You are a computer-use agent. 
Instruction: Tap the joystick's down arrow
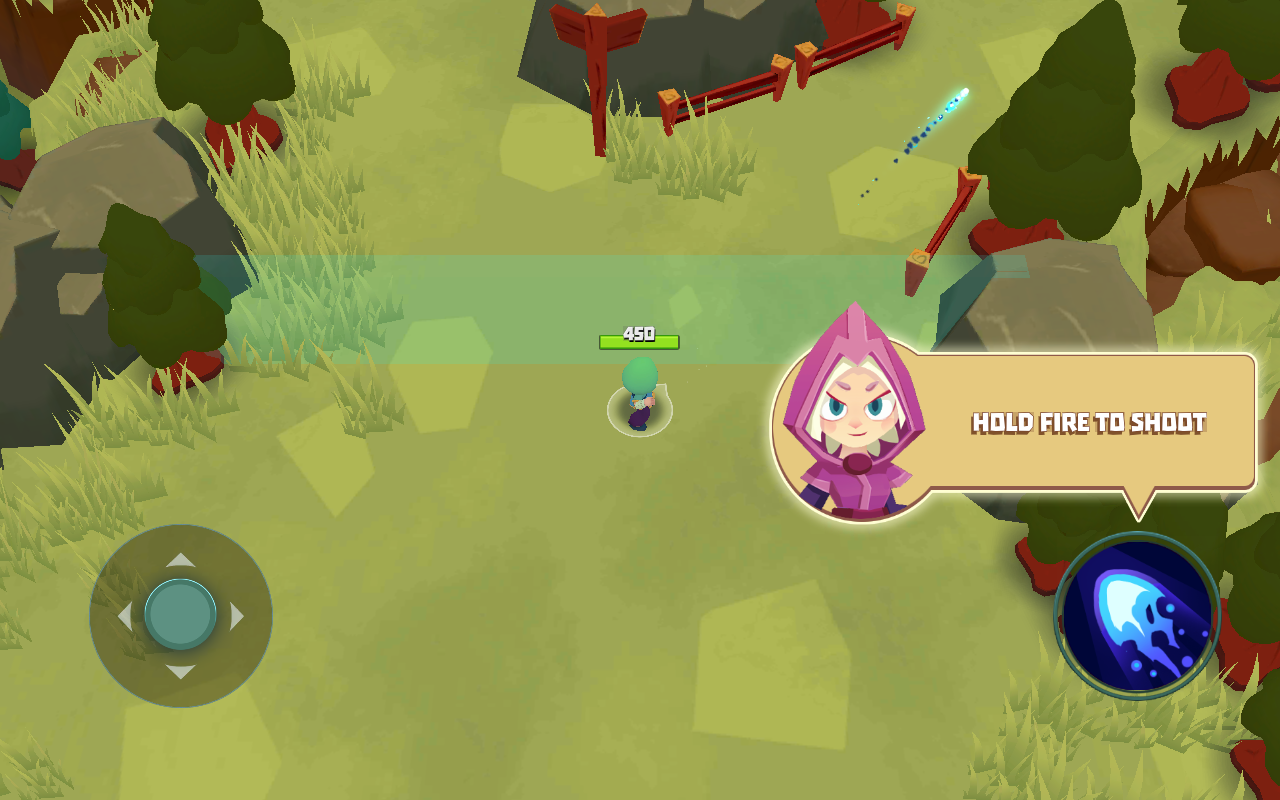tap(181, 672)
